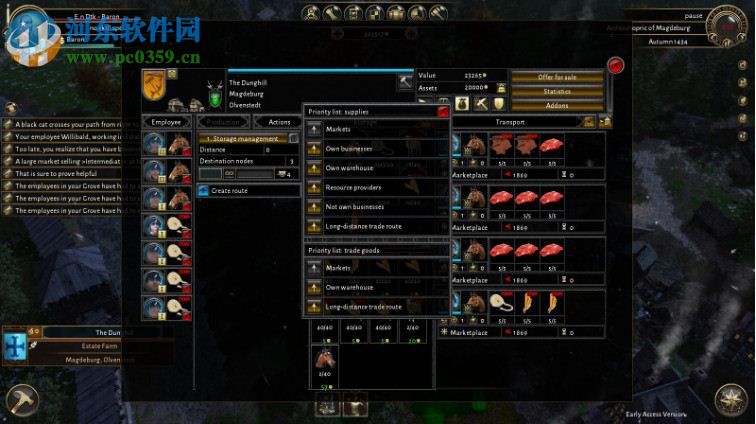Click the Offer for sale button

558,77
